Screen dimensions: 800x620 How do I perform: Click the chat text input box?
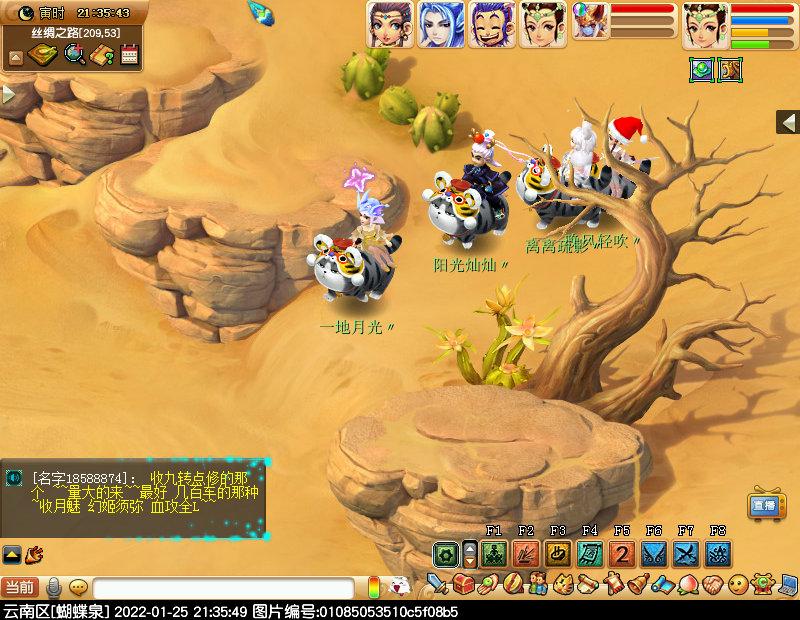tap(222, 588)
